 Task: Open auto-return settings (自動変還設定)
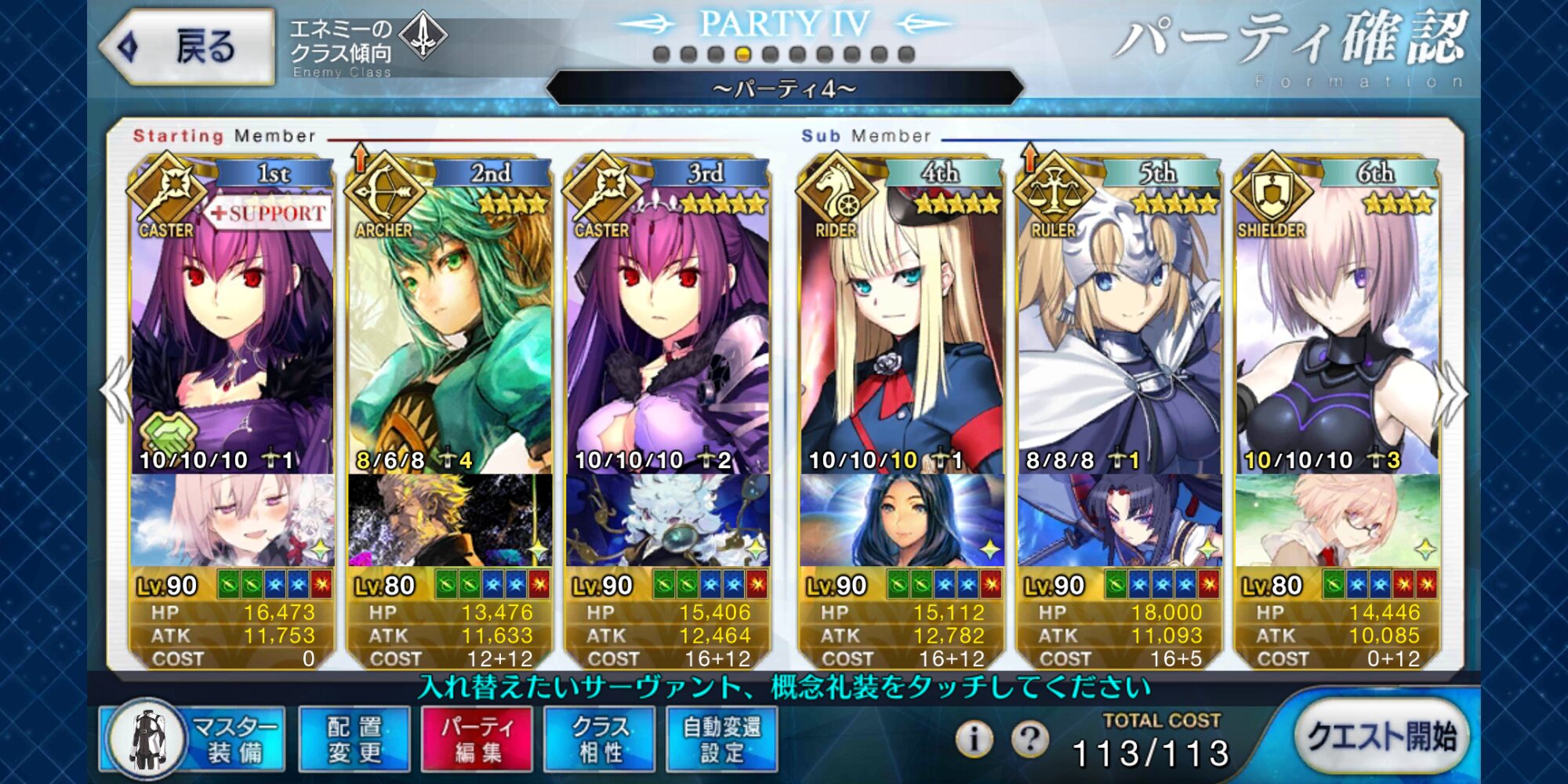722,739
